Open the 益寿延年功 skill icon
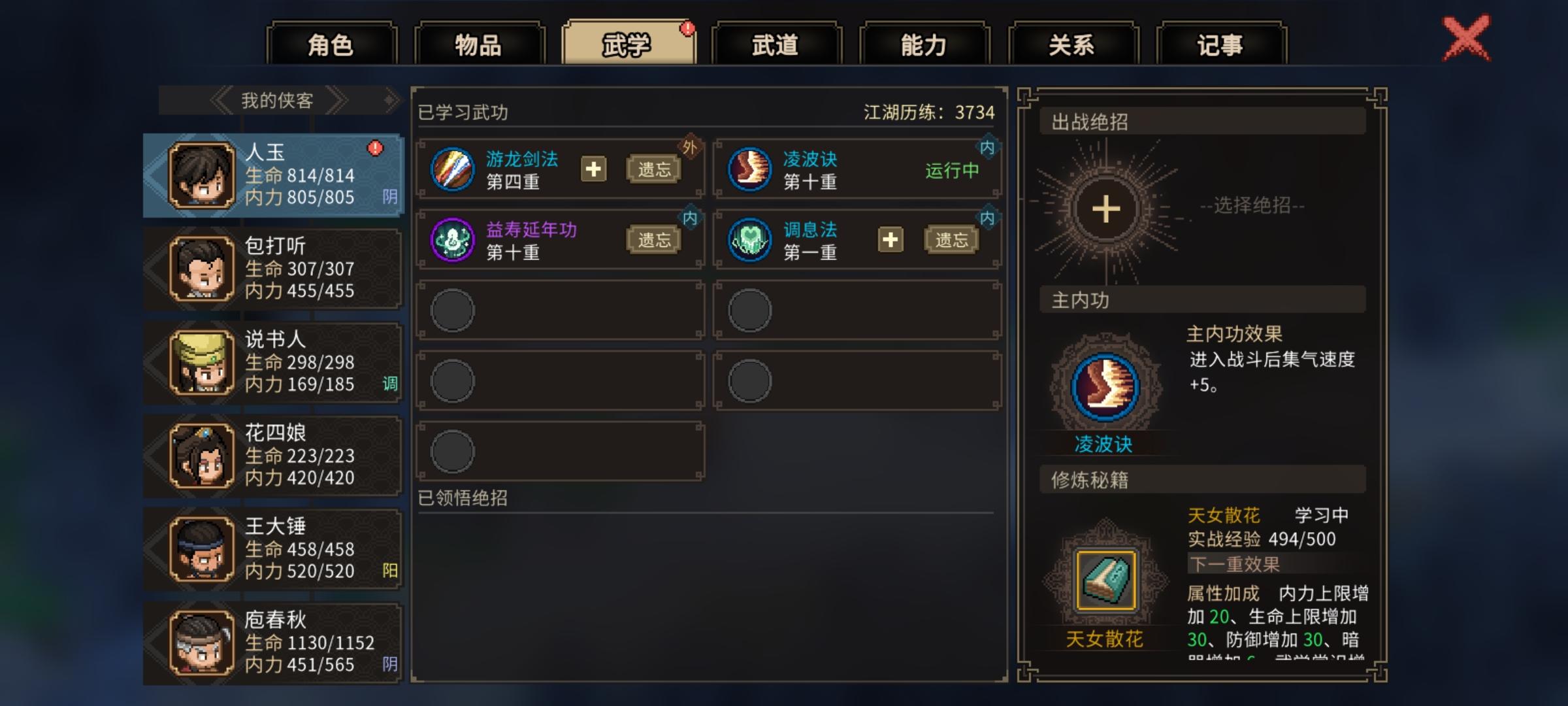 453,239
